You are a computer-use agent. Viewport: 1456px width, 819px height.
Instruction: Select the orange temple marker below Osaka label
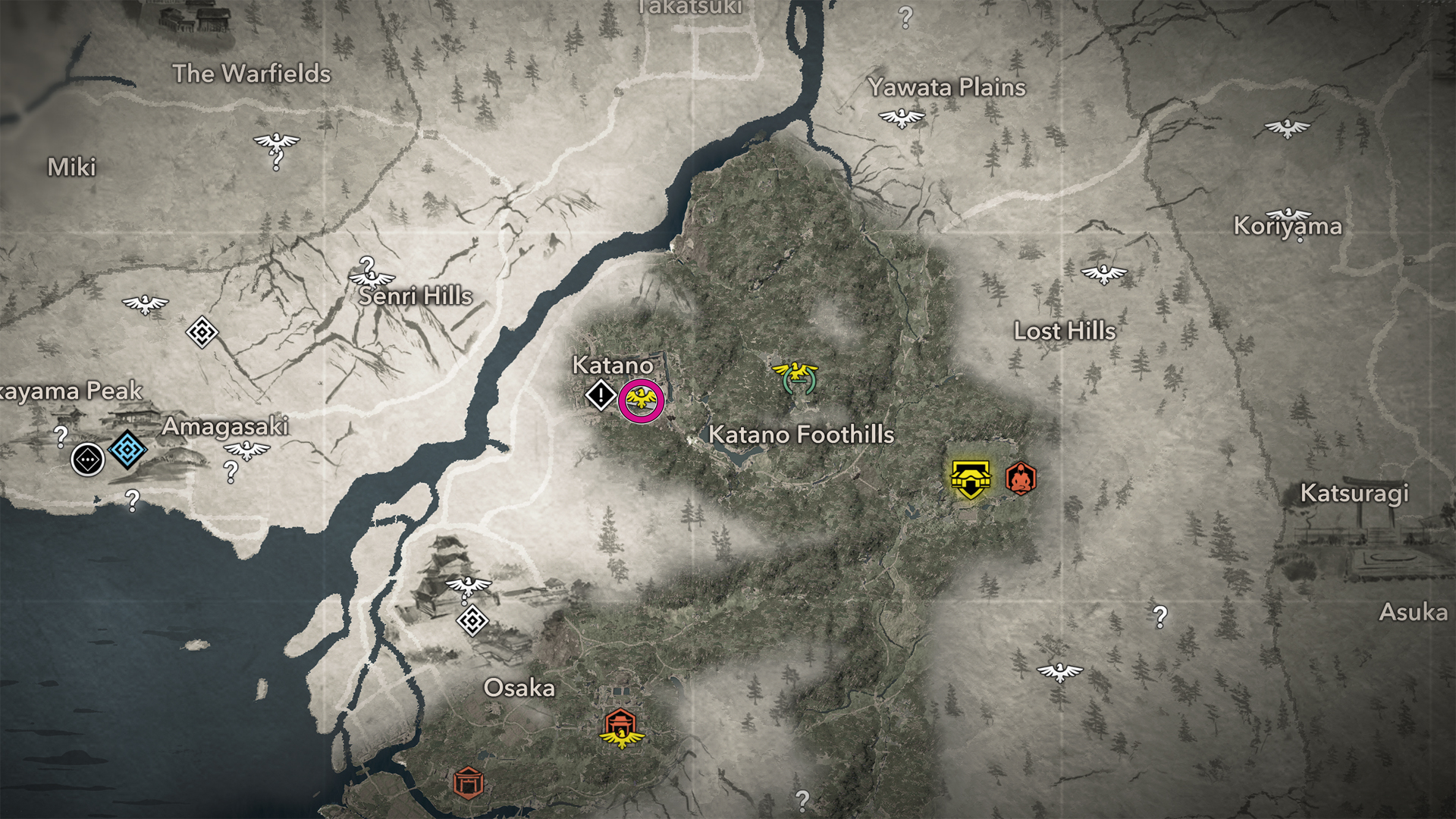[x=621, y=726]
